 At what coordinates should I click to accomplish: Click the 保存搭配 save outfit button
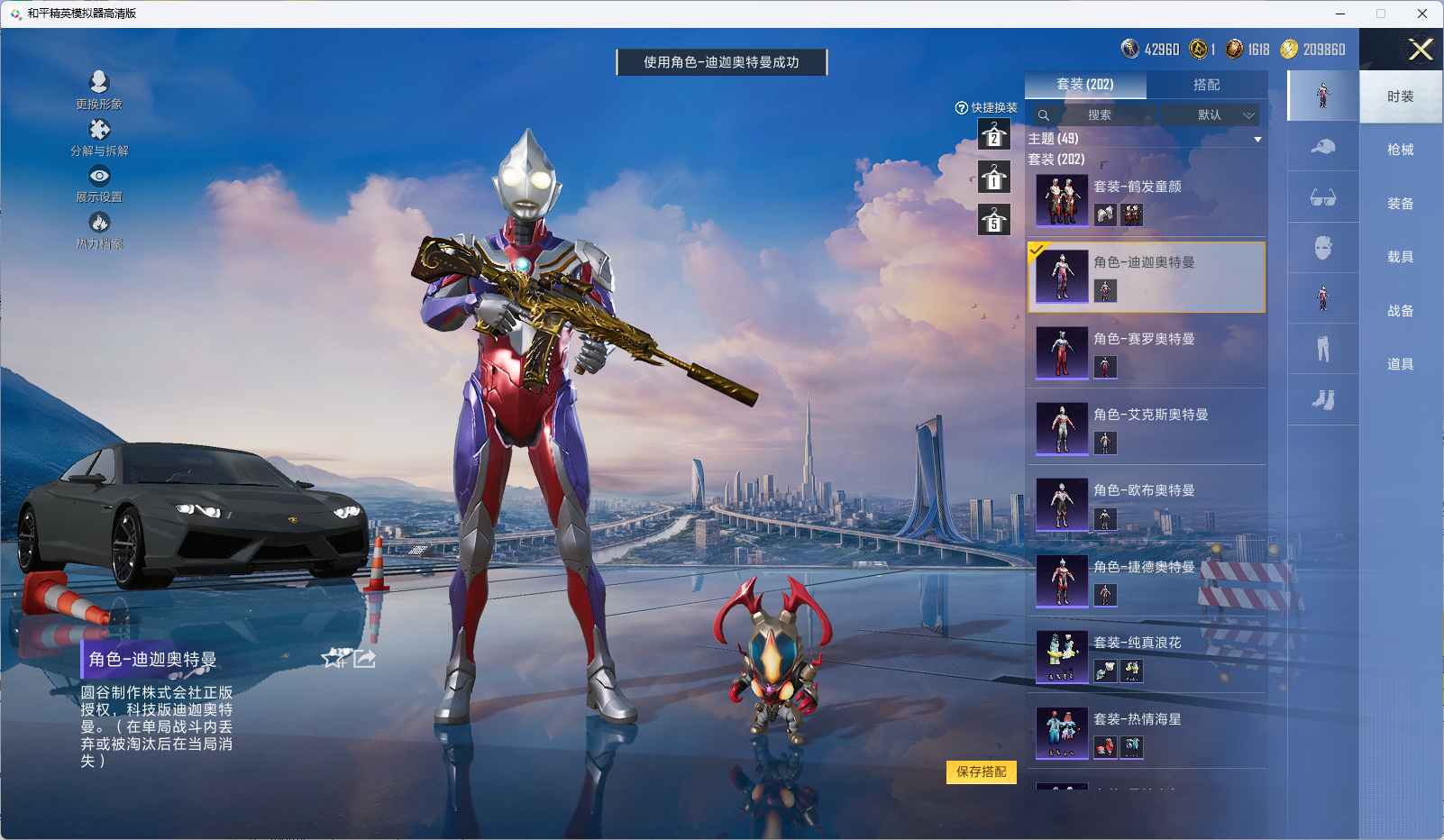[981, 772]
